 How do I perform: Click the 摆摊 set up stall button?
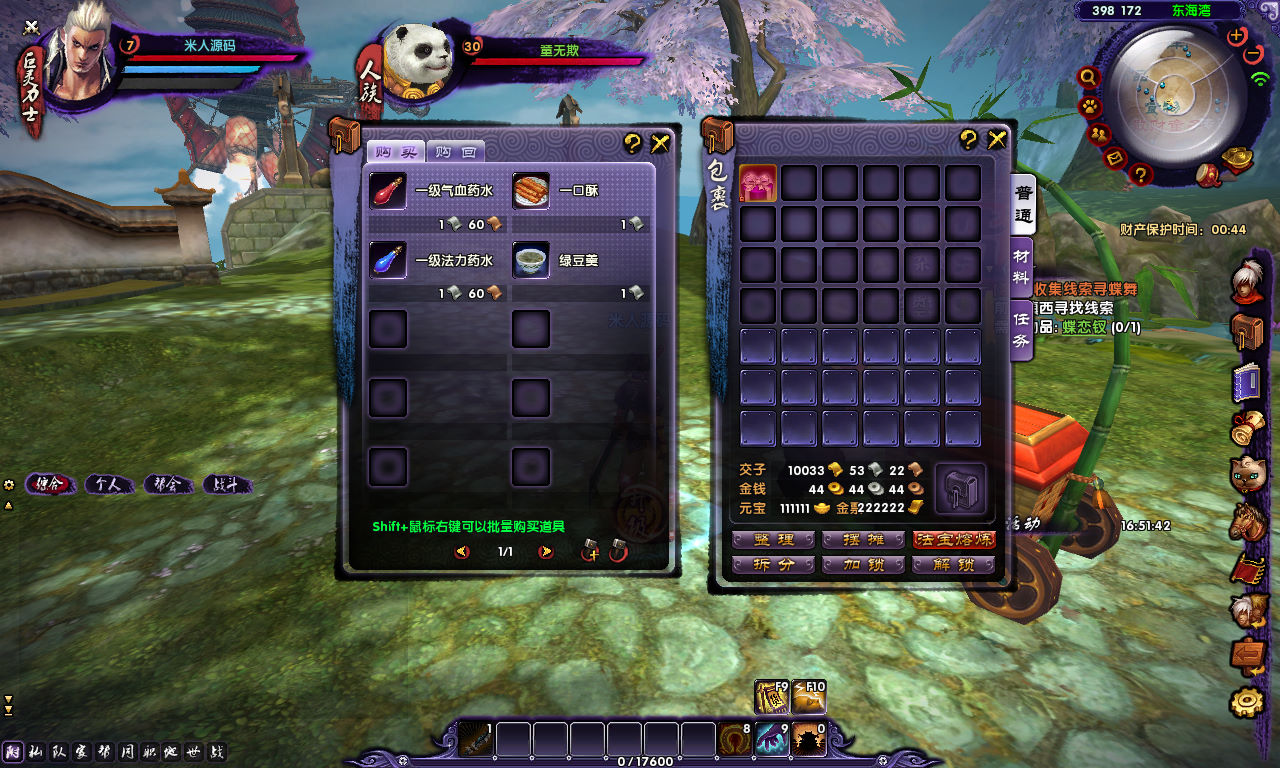coord(863,540)
